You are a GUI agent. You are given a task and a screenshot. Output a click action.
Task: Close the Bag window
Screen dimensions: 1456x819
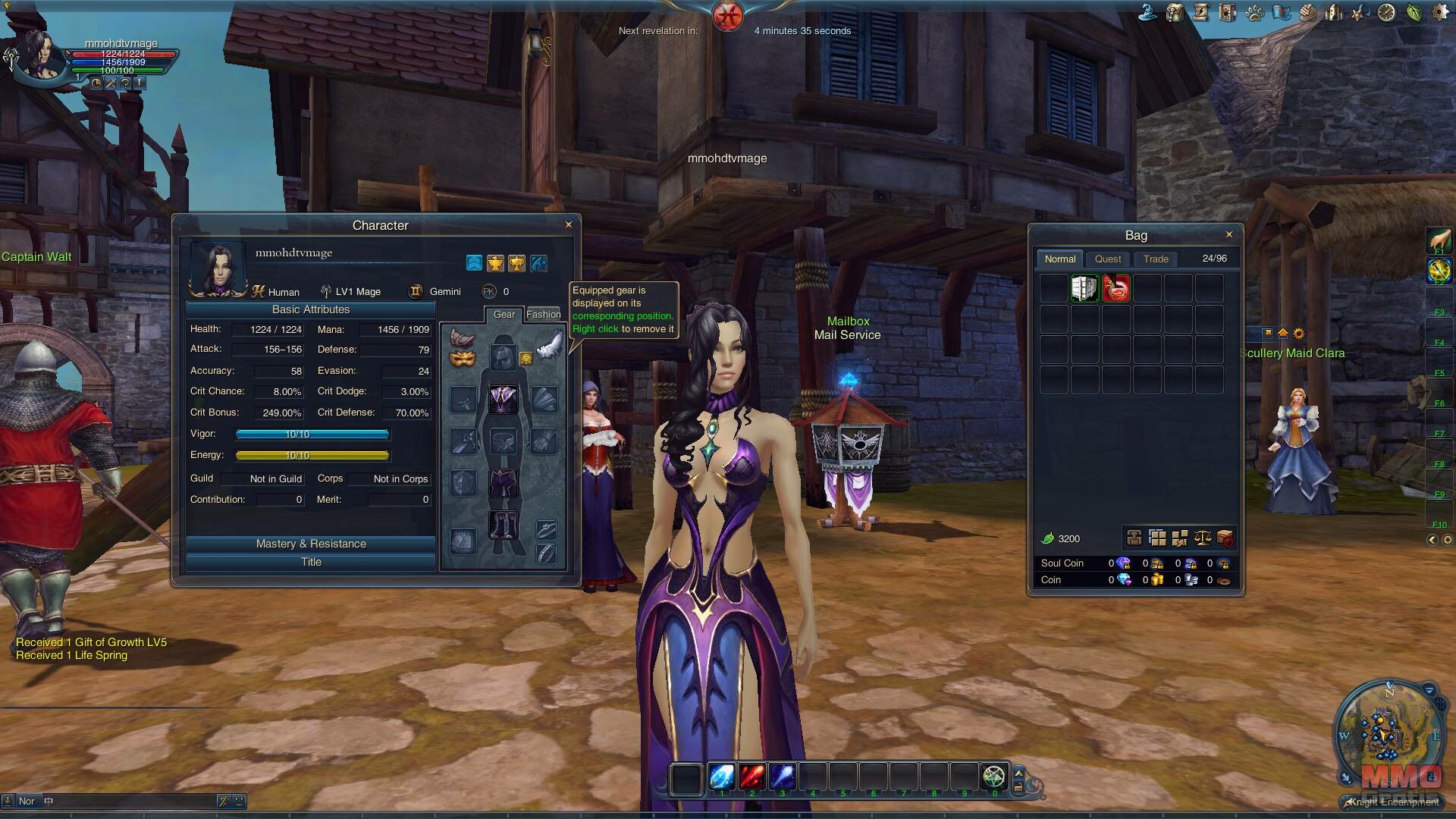(1229, 234)
